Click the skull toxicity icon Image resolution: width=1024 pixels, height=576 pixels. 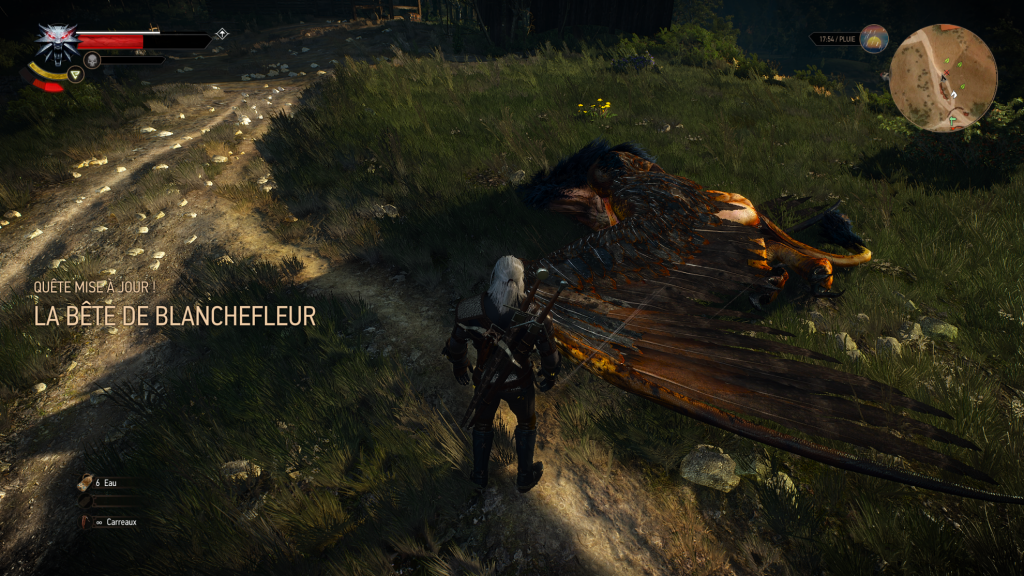[92, 60]
